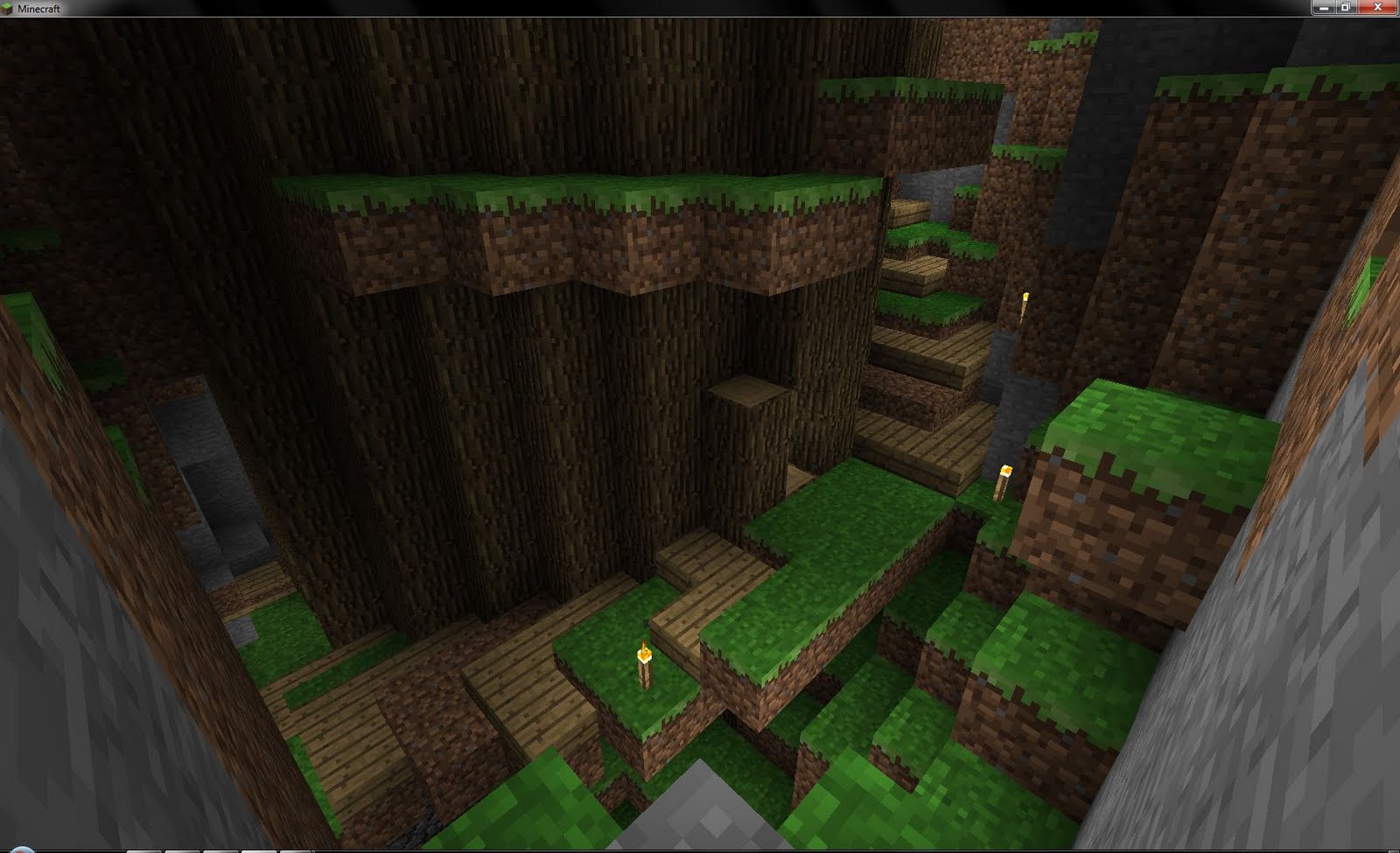Image resolution: width=1400 pixels, height=853 pixels.
Task: Click the Windows Start orb on the taskbar
Action: 23,850
